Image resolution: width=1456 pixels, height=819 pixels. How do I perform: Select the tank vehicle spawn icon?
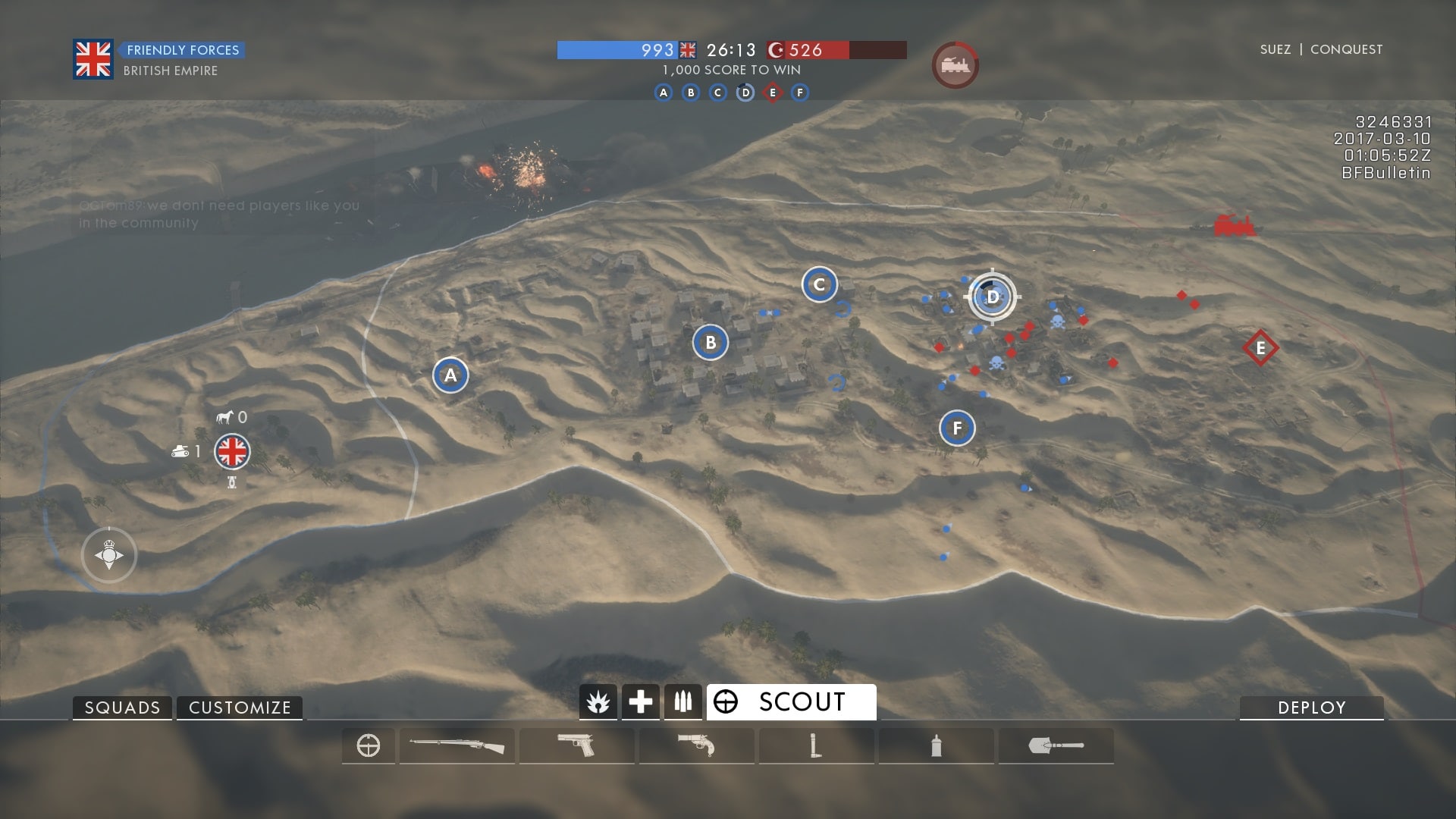click(x=180, y=452)
